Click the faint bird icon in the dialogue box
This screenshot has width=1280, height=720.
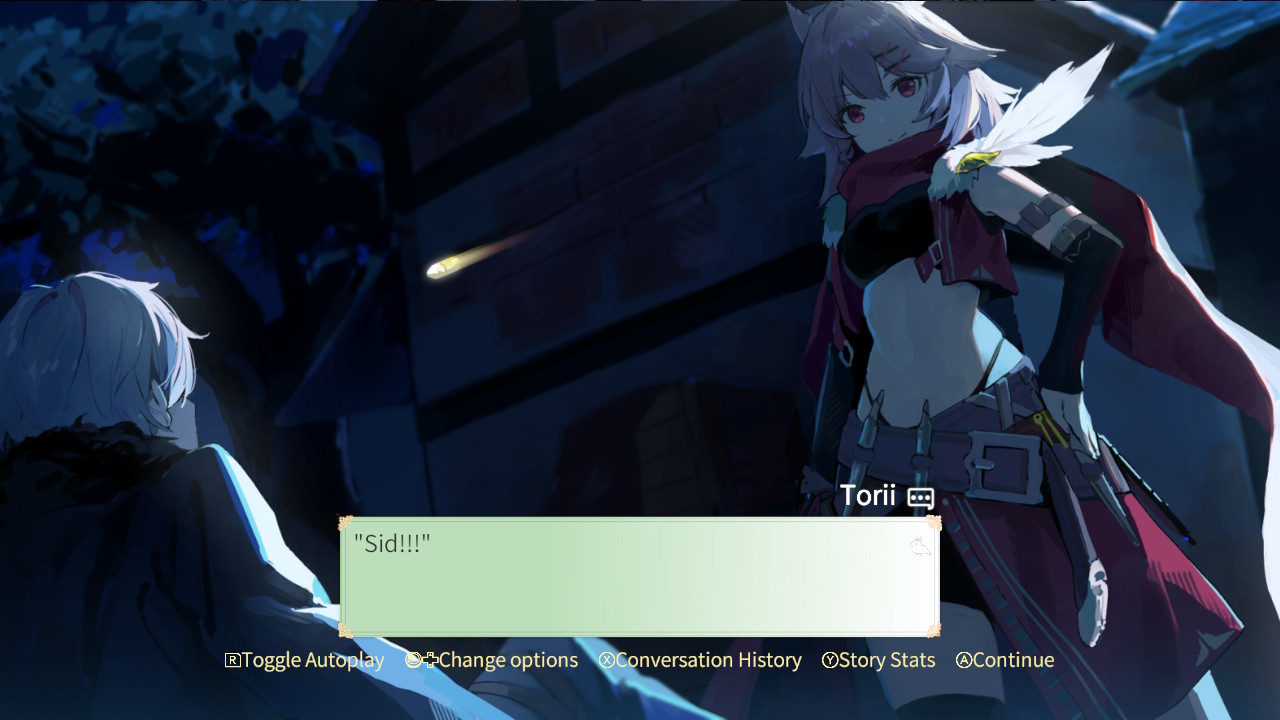click(919, 546)
